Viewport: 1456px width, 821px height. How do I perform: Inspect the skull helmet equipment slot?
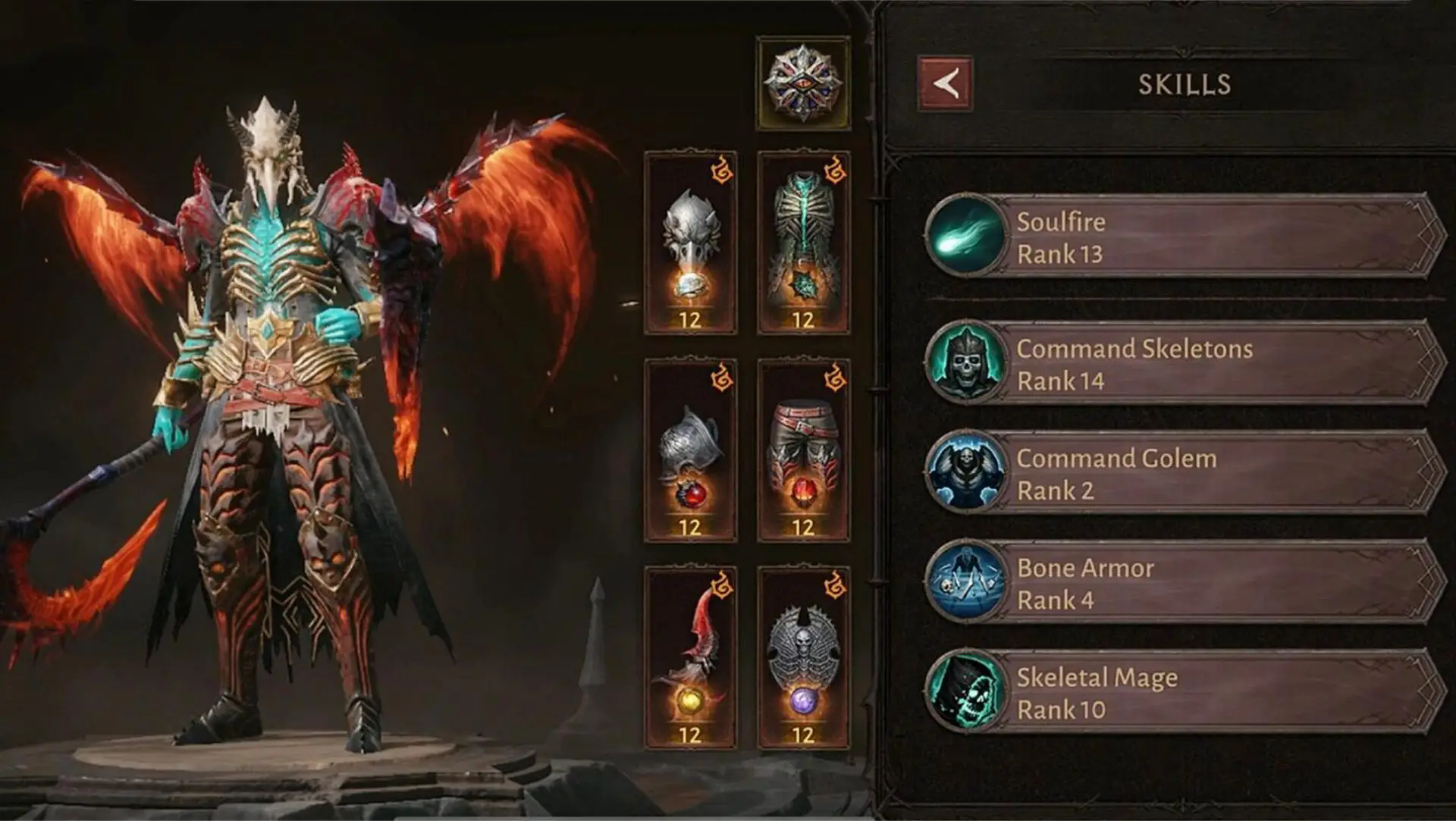(x=690, y=243)
